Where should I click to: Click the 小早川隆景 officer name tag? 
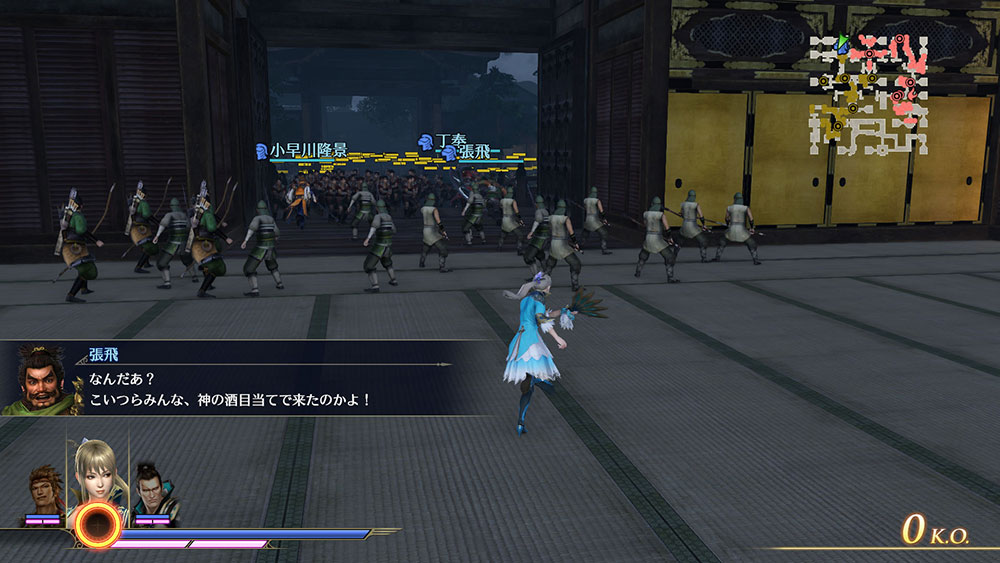coord(308,150)
